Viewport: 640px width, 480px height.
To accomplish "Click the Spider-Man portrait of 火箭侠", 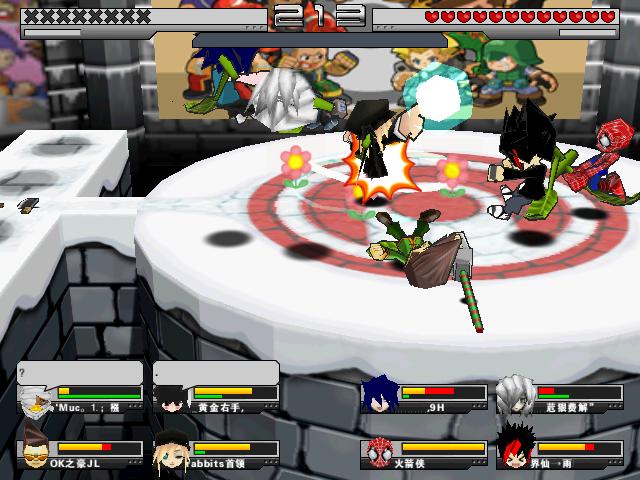I will pos(379,452).
